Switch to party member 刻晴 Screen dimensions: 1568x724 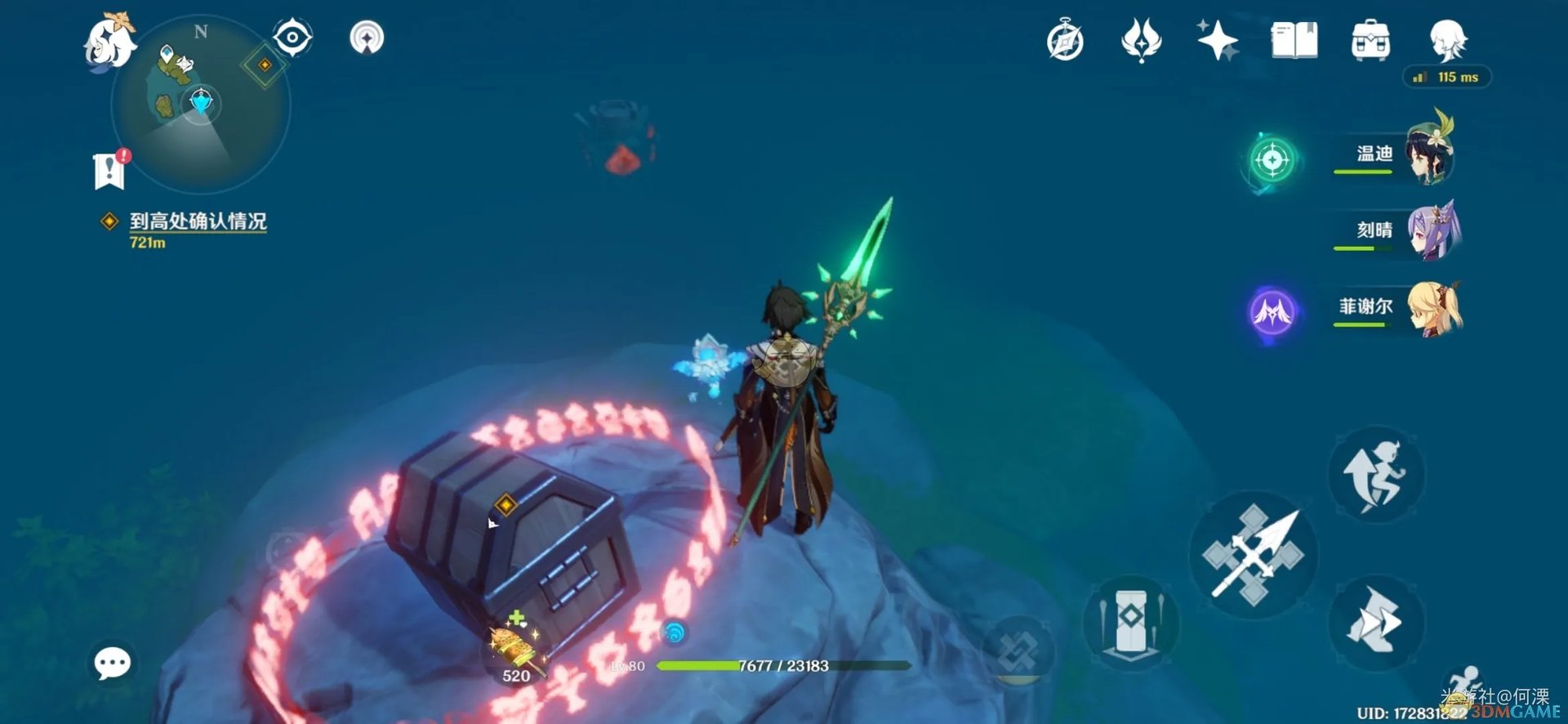point(1396,230)
